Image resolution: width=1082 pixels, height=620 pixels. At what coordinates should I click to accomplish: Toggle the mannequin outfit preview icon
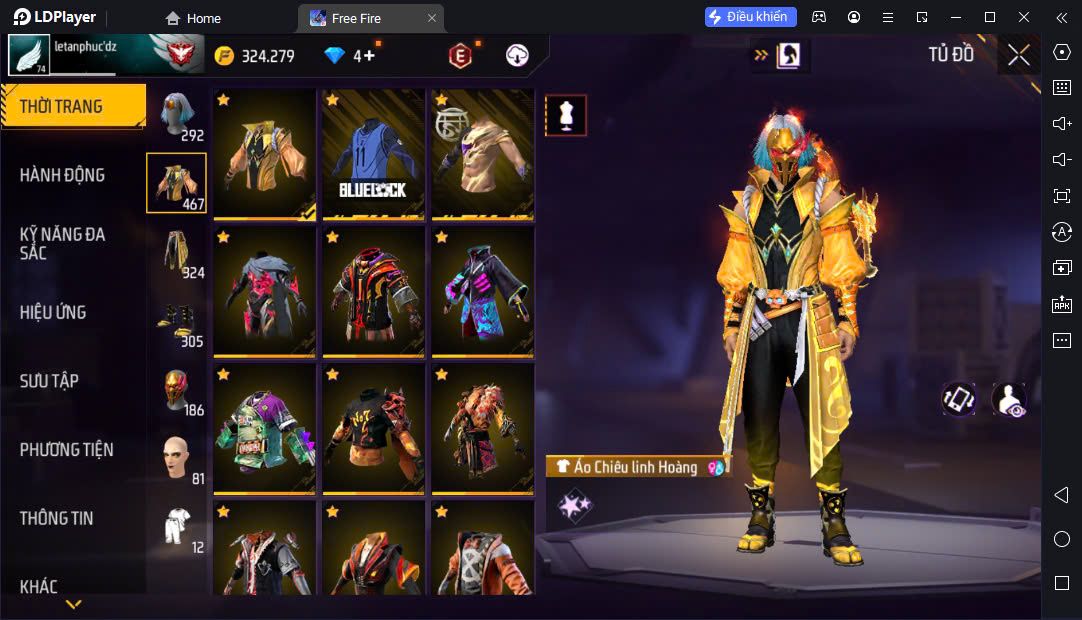point(566,116)
